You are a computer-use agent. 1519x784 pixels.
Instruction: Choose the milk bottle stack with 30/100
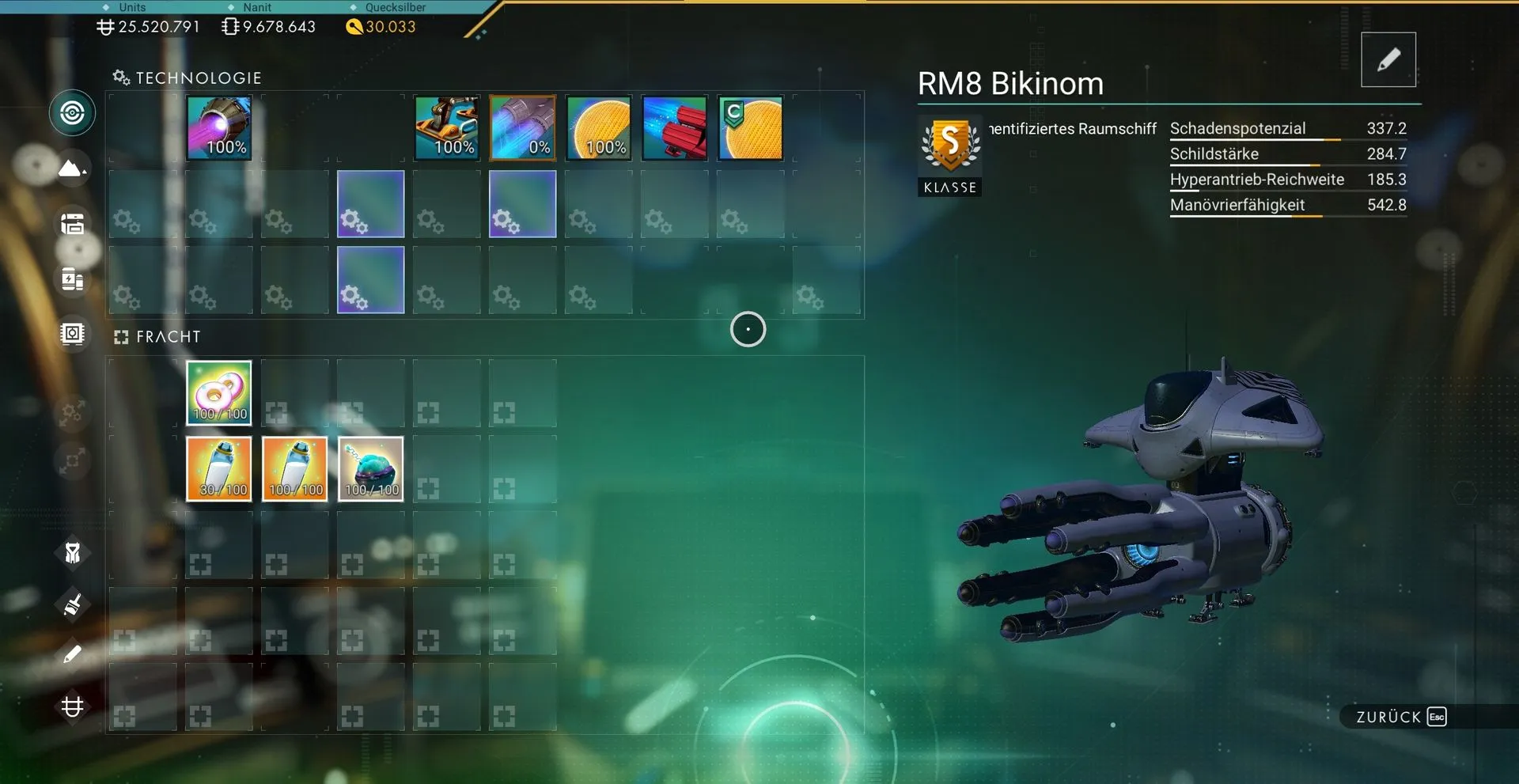(219, 469)
